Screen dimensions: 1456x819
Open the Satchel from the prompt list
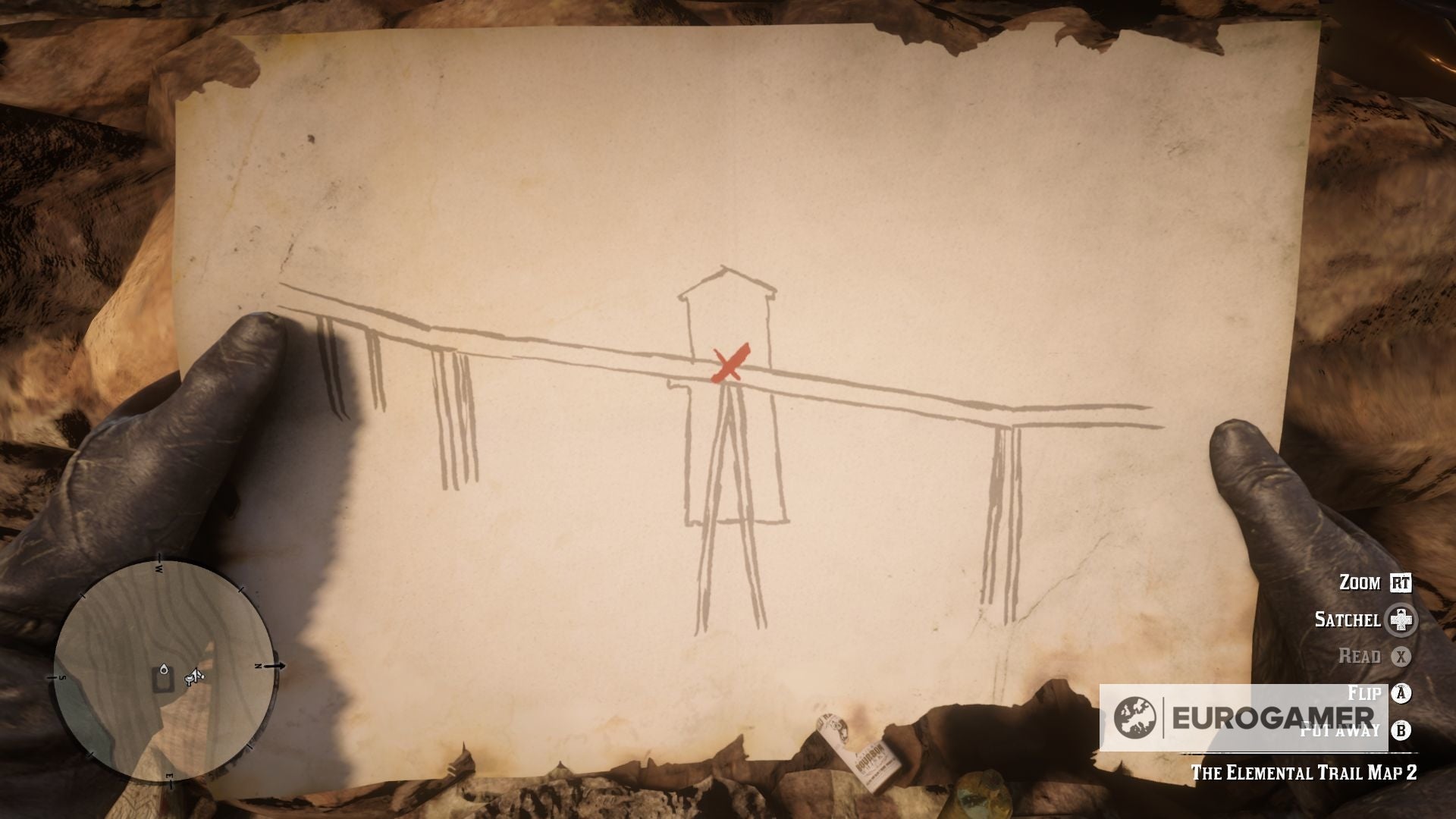[x=1348, y=620]
